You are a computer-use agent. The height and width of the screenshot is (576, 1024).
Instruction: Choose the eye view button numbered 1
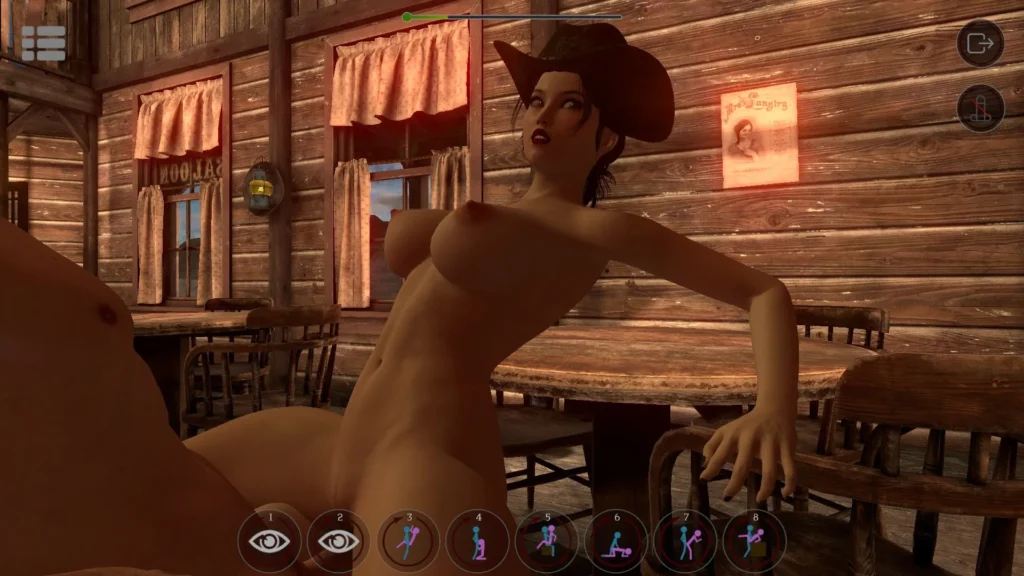270,541
